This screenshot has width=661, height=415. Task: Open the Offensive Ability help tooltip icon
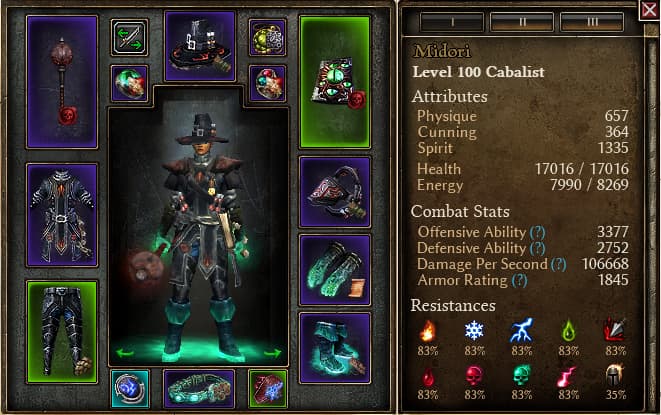click(x=538, y=232)
